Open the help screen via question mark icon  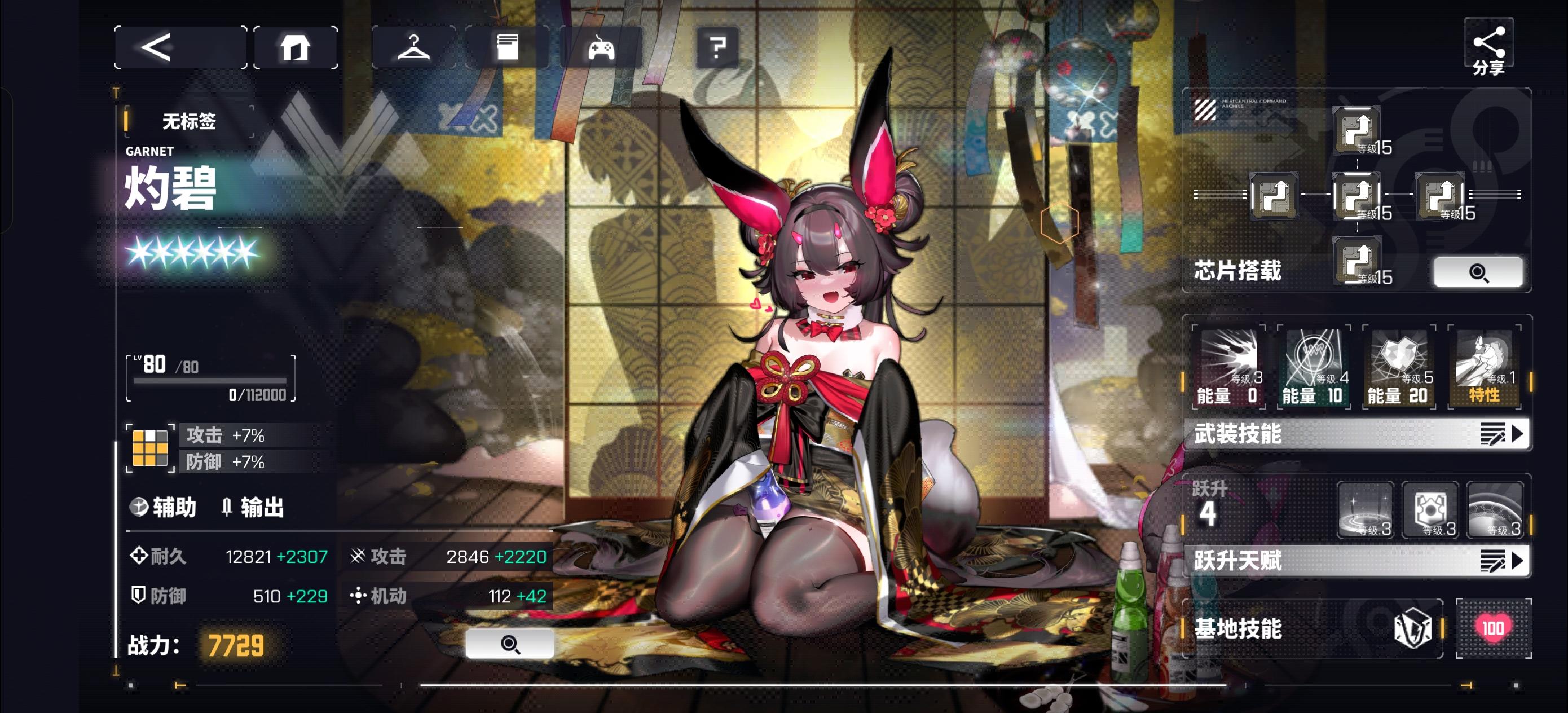[718, 48]
